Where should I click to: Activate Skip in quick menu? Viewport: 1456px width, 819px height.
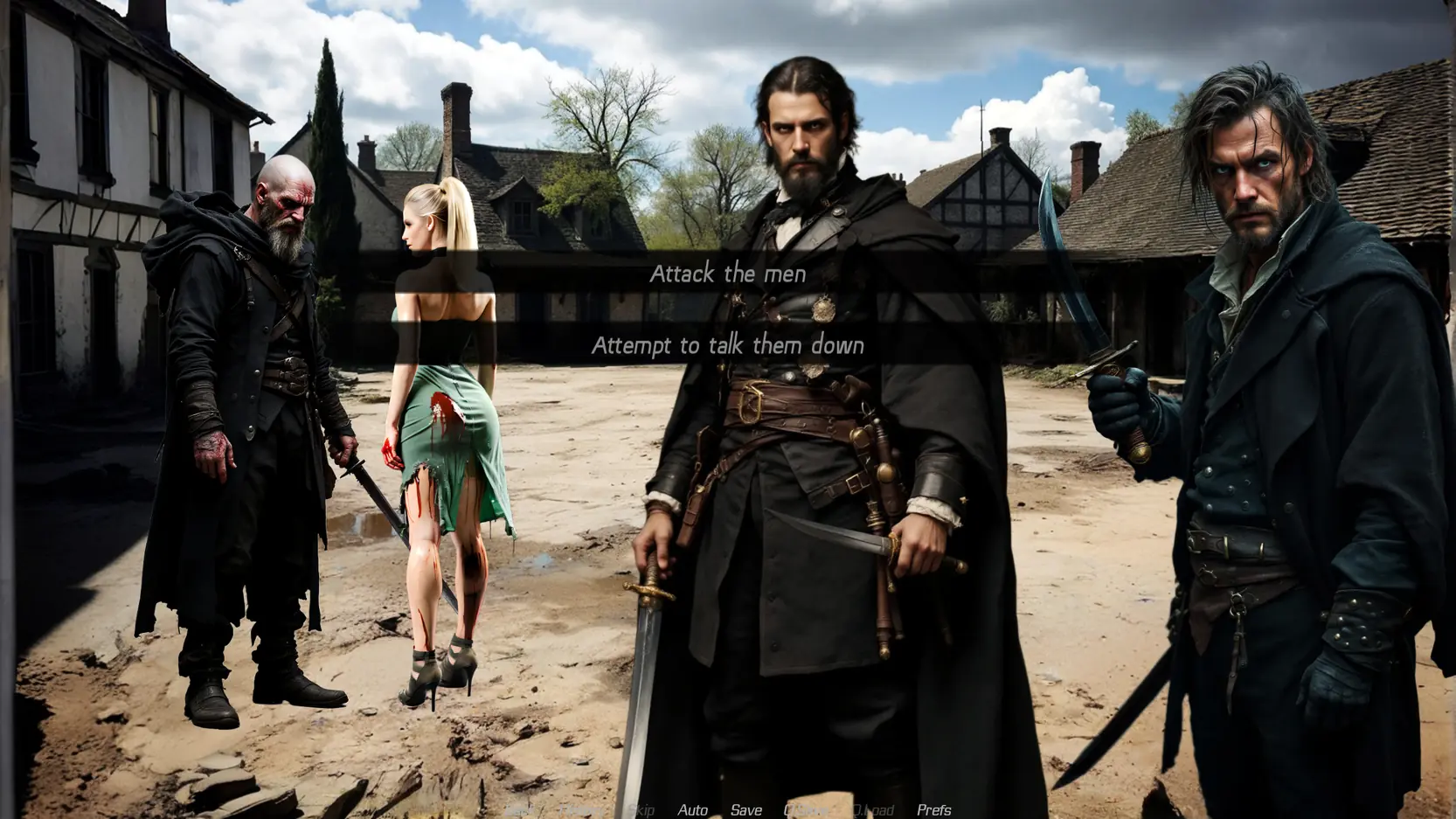(641, 810)
